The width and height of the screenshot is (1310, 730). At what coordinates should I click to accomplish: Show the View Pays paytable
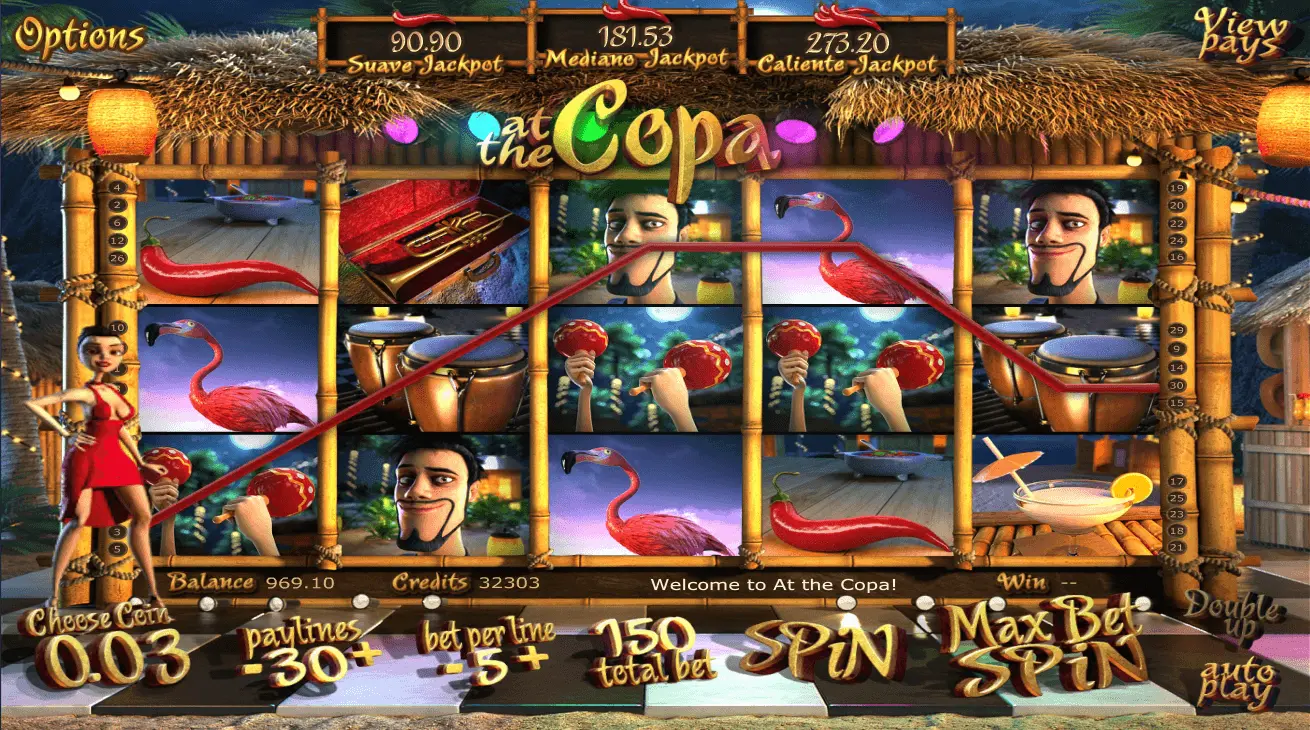[1240, 33]
